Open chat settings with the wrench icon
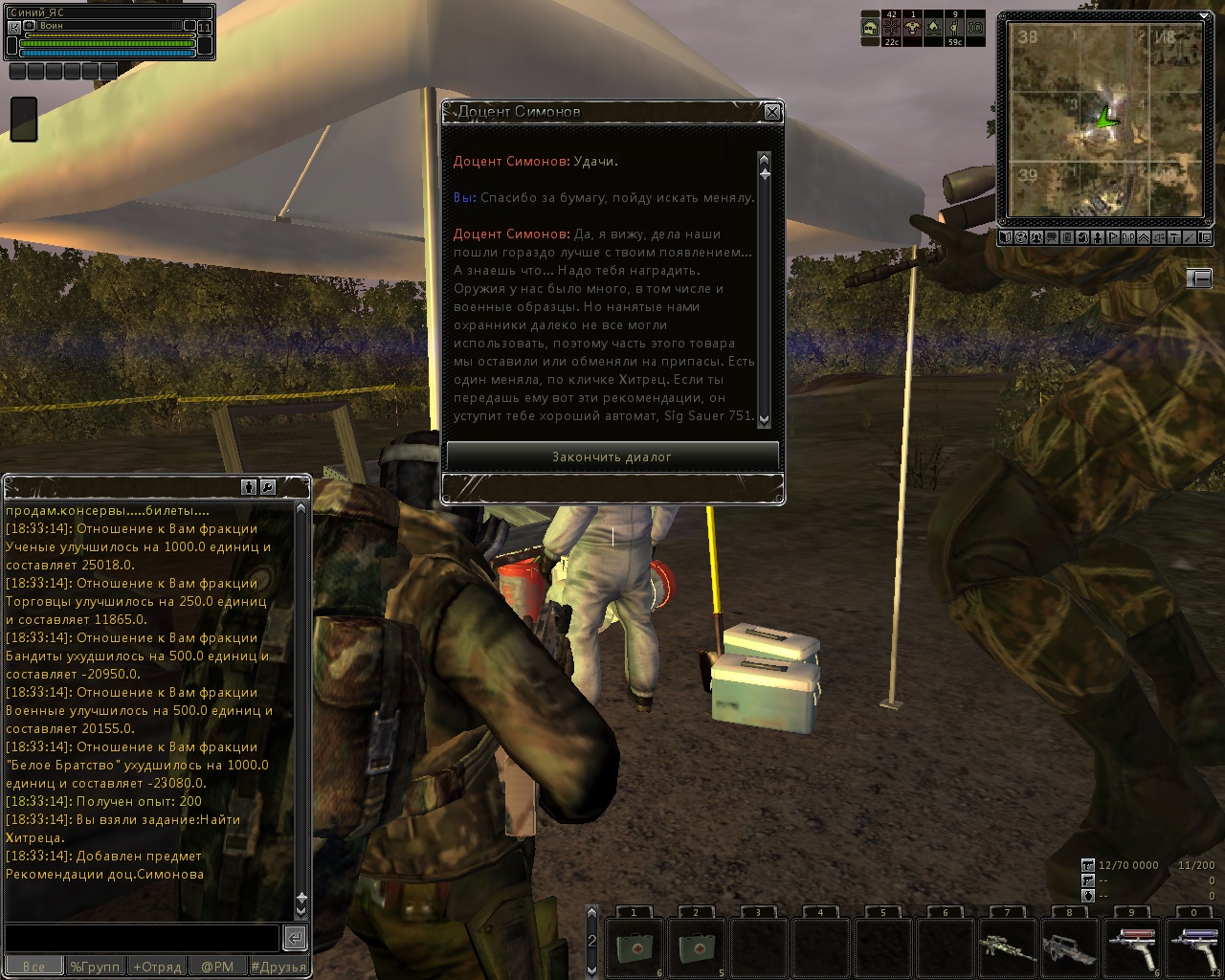 coord(268,487)
